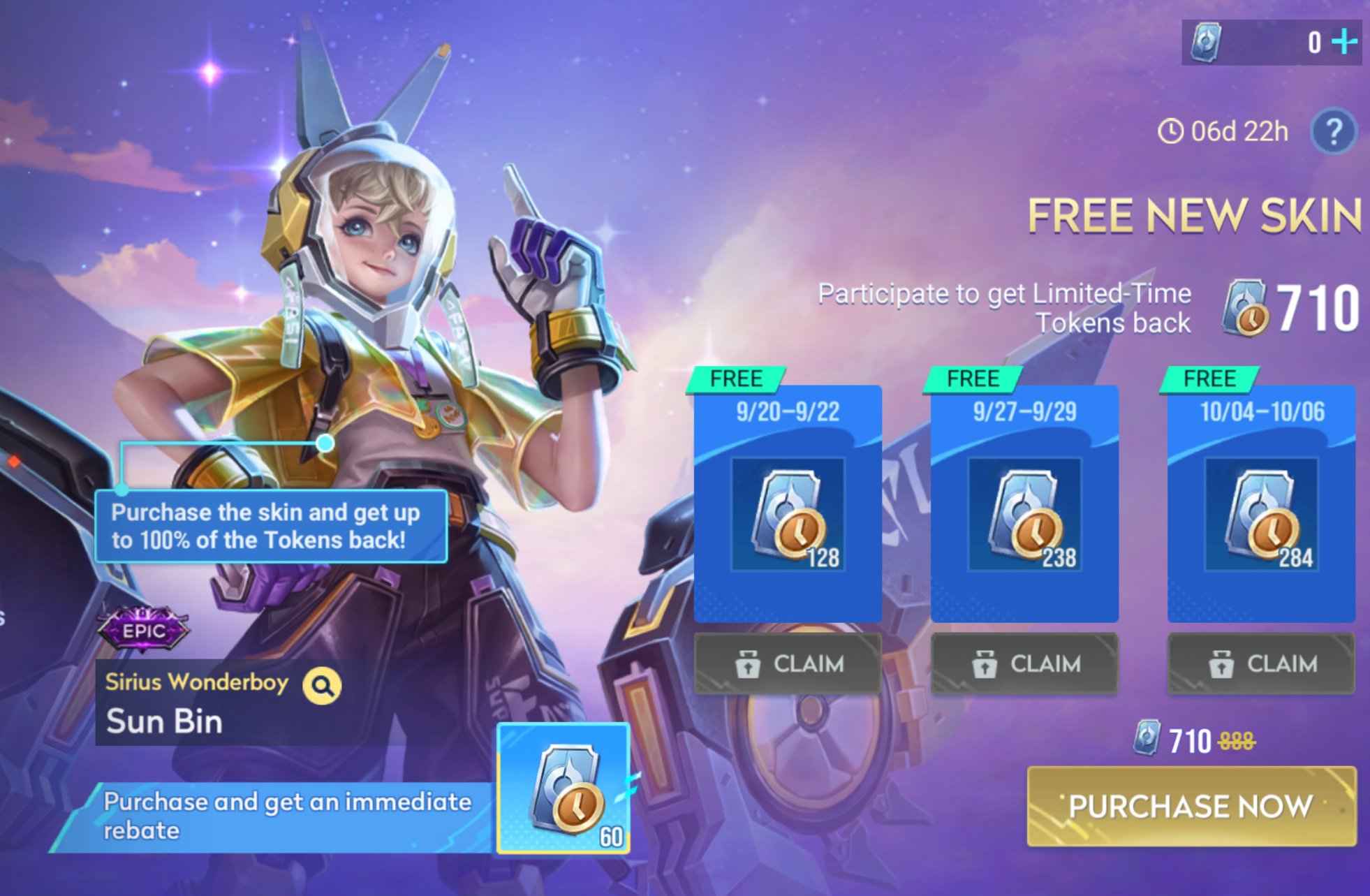The height and width of the screenshot is (896, 1370).
Task: Claim the 9/20–9/22 reward
Action: [788, 663]
